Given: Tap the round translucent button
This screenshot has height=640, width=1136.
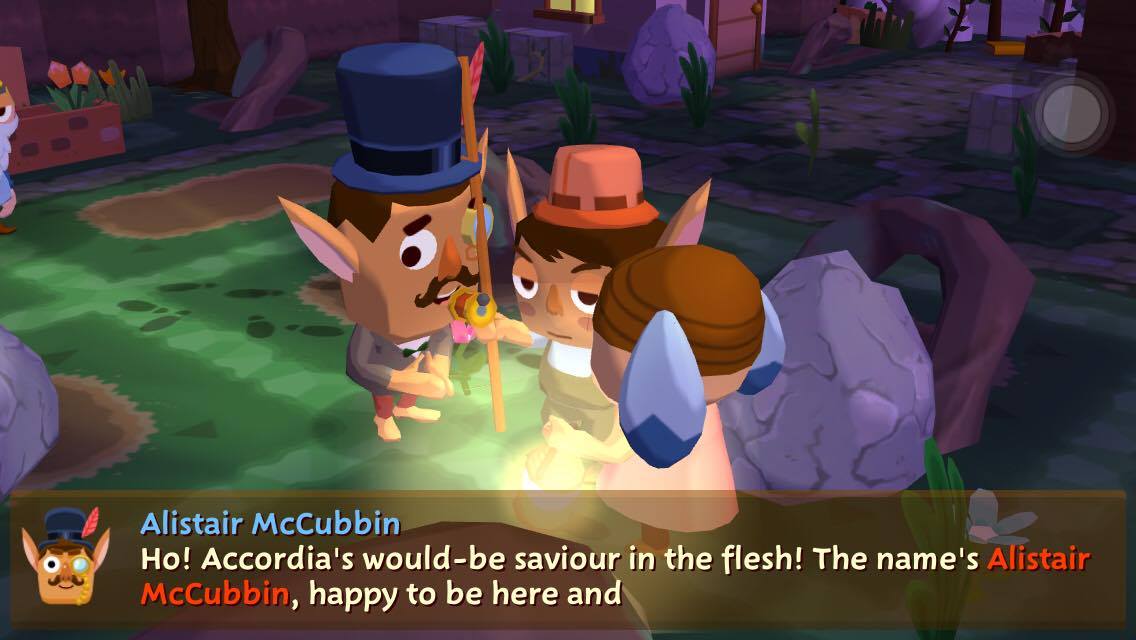Looking at the screenshot, I should [x=1072, y=111].
